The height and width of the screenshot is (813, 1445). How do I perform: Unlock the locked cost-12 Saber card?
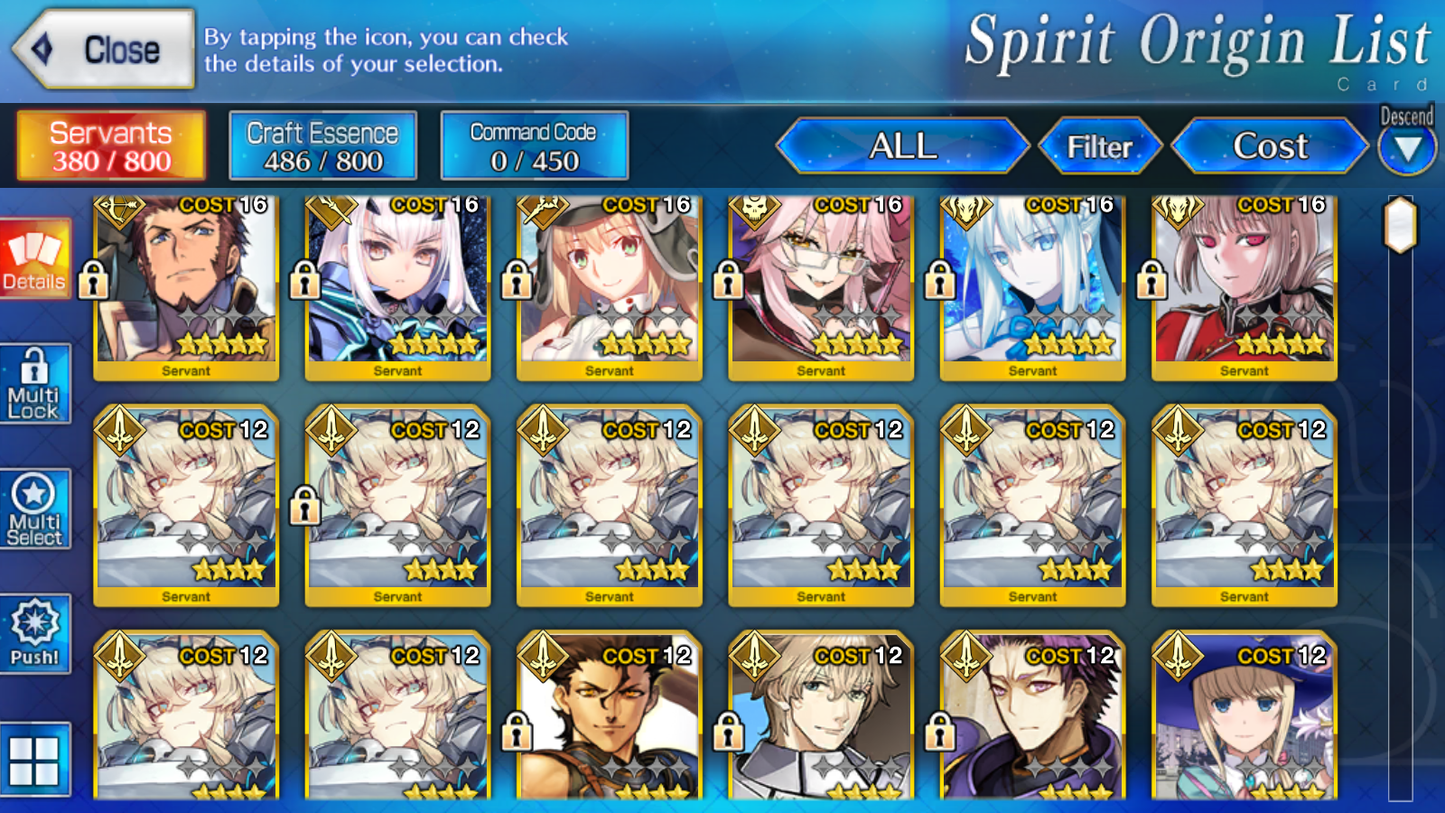tap(305, 507)
